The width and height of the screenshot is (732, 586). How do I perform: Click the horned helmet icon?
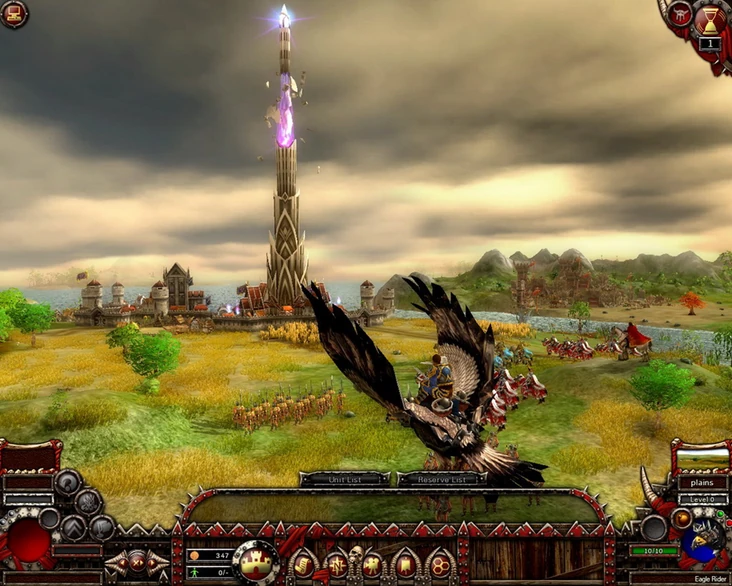[683, 14]
